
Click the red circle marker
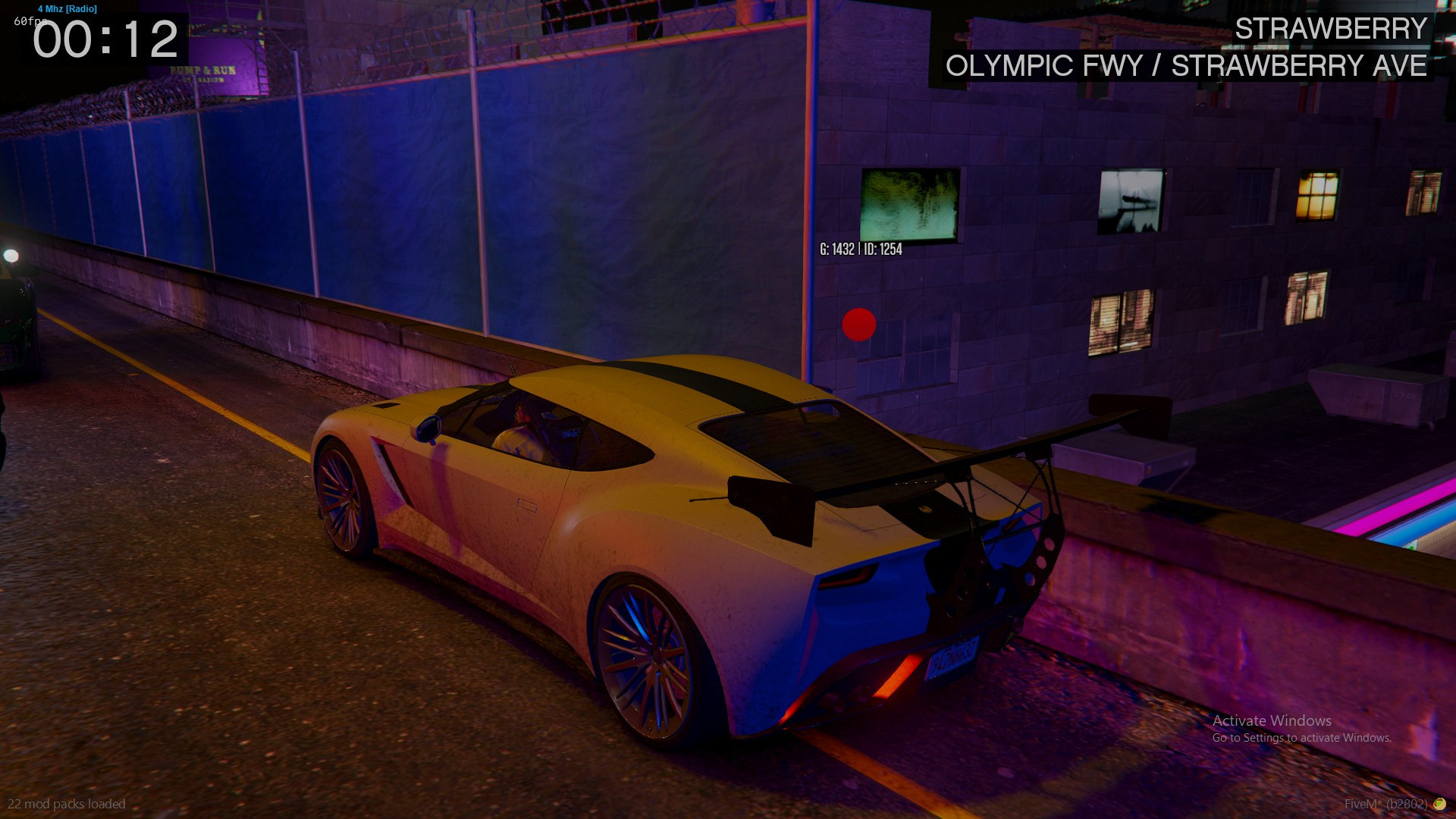pos(858,325)
